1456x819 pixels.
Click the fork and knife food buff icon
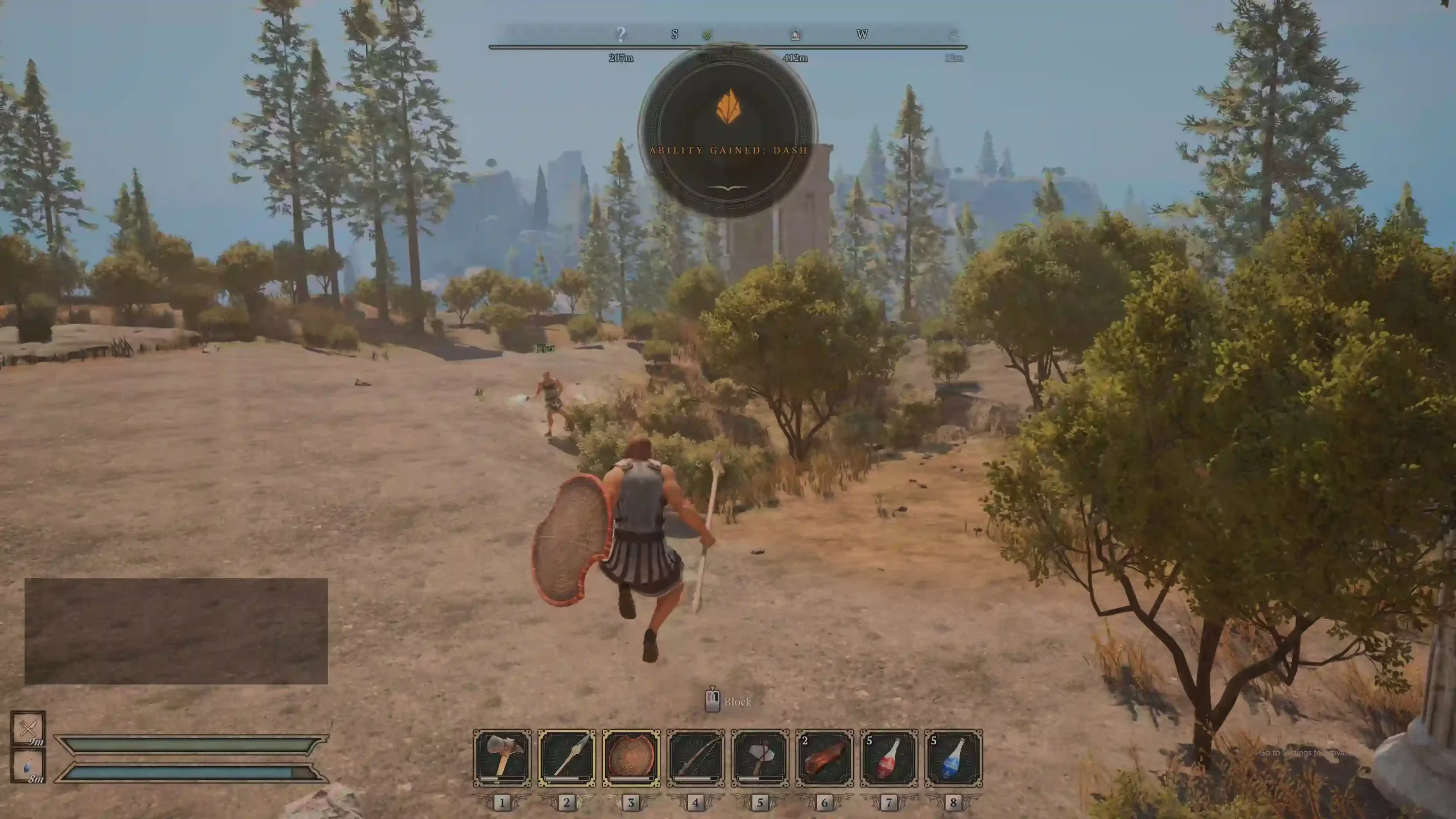[x=28, y=728]
